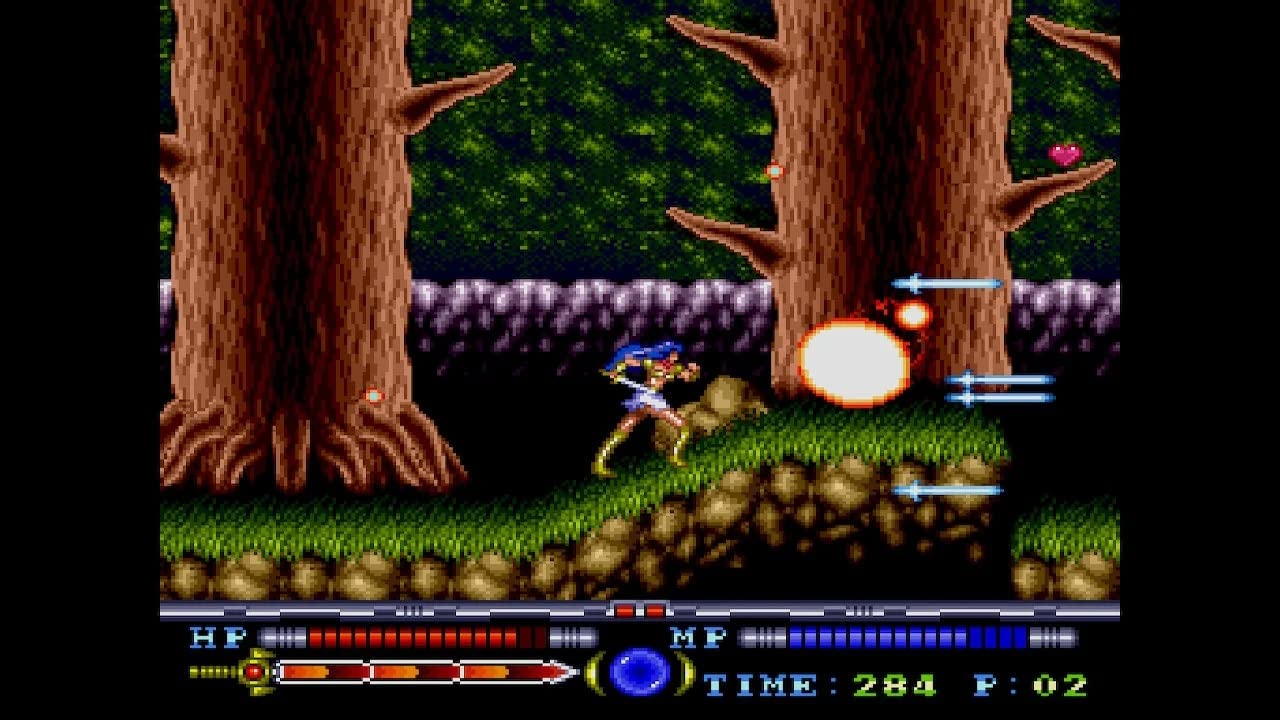Viewport: 1280px width, 720px height.
Task: Click the small orange orb on the left tree trunk
Action: pos(375,395)
